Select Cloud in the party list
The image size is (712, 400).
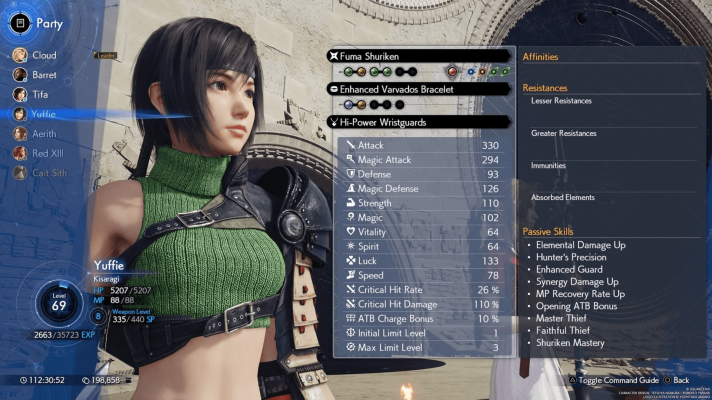point(42,55)
